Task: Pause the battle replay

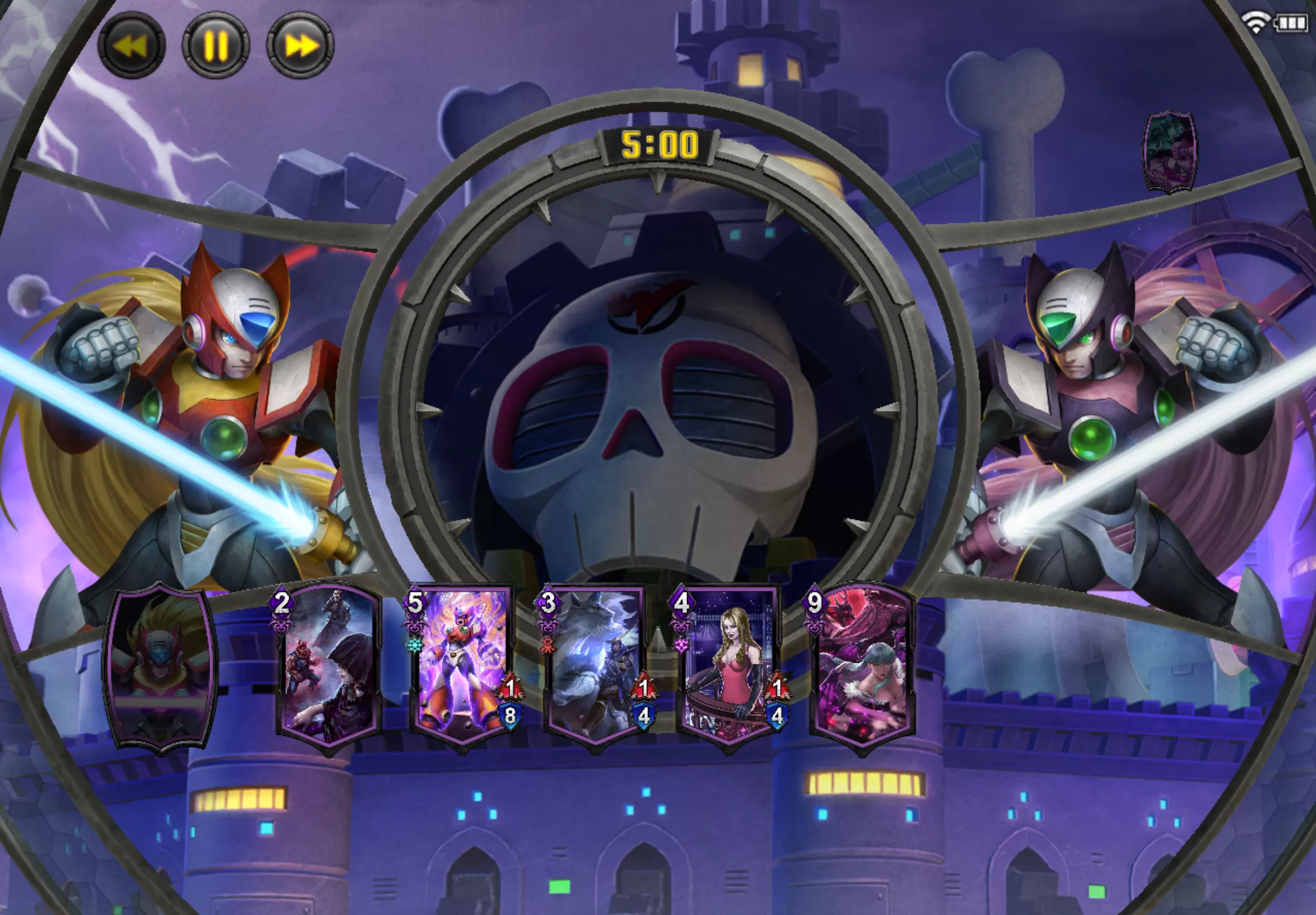Action: tap(216, 46)
